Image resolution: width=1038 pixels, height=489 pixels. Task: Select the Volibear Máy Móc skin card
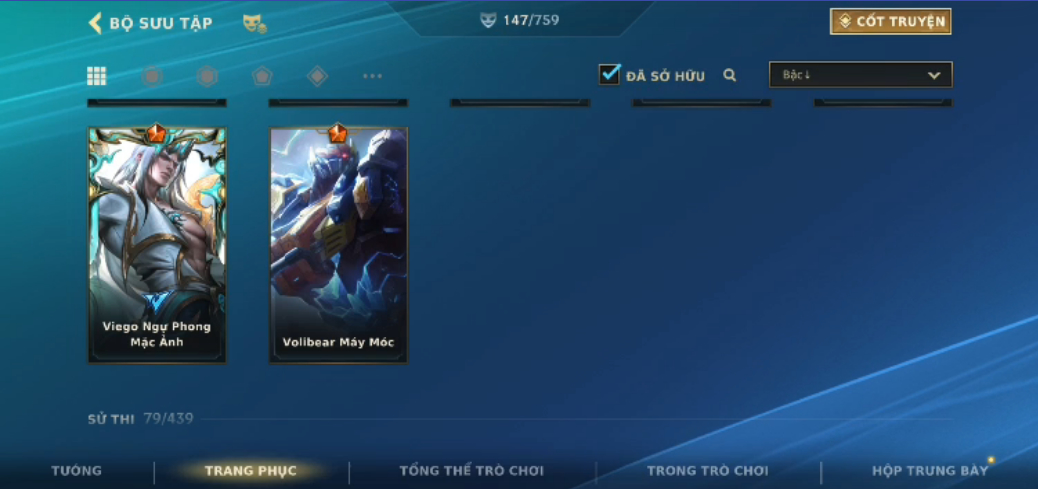click(338, 245)
